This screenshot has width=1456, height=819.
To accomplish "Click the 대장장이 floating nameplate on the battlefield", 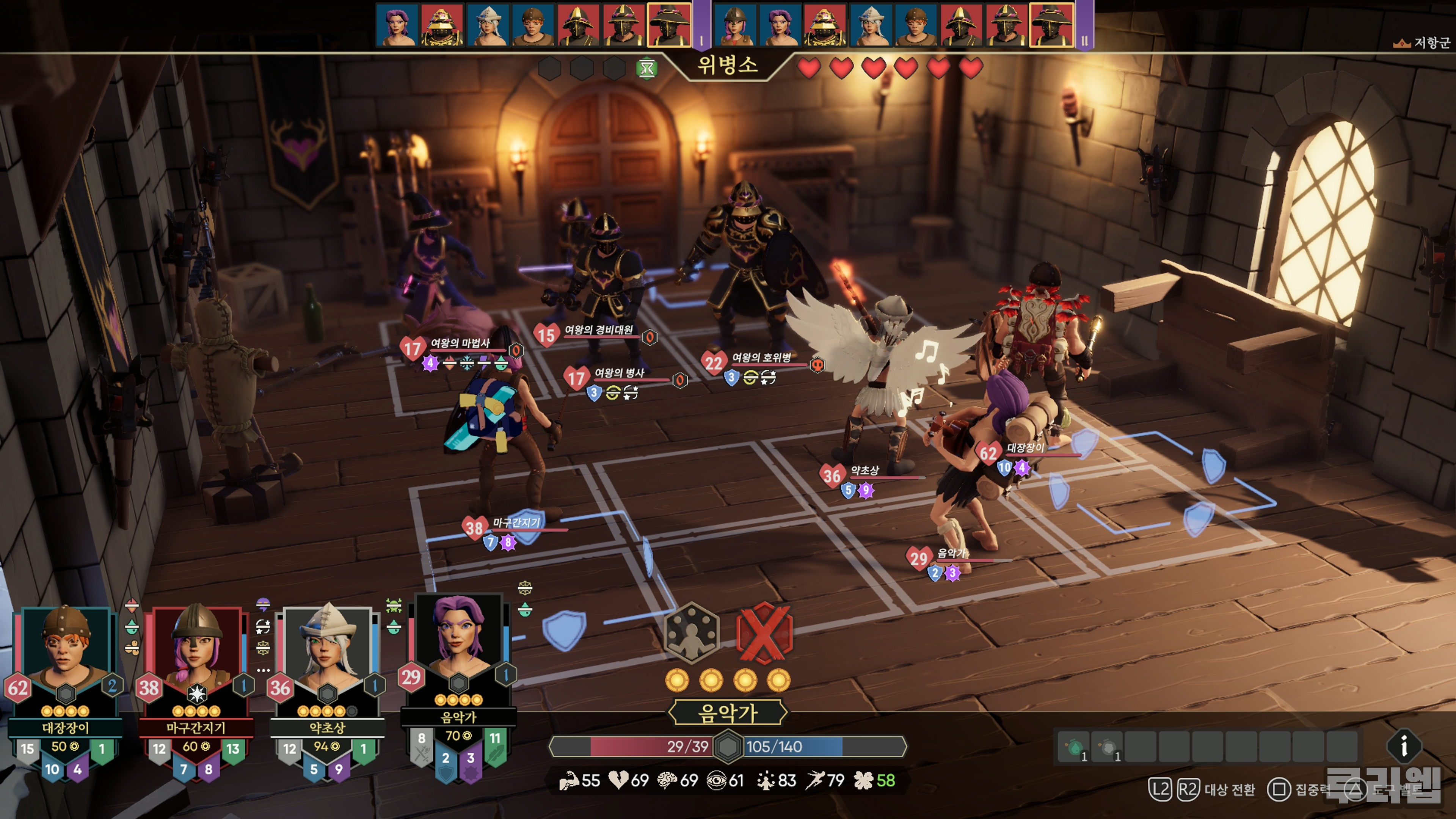I will point(1025,448).
